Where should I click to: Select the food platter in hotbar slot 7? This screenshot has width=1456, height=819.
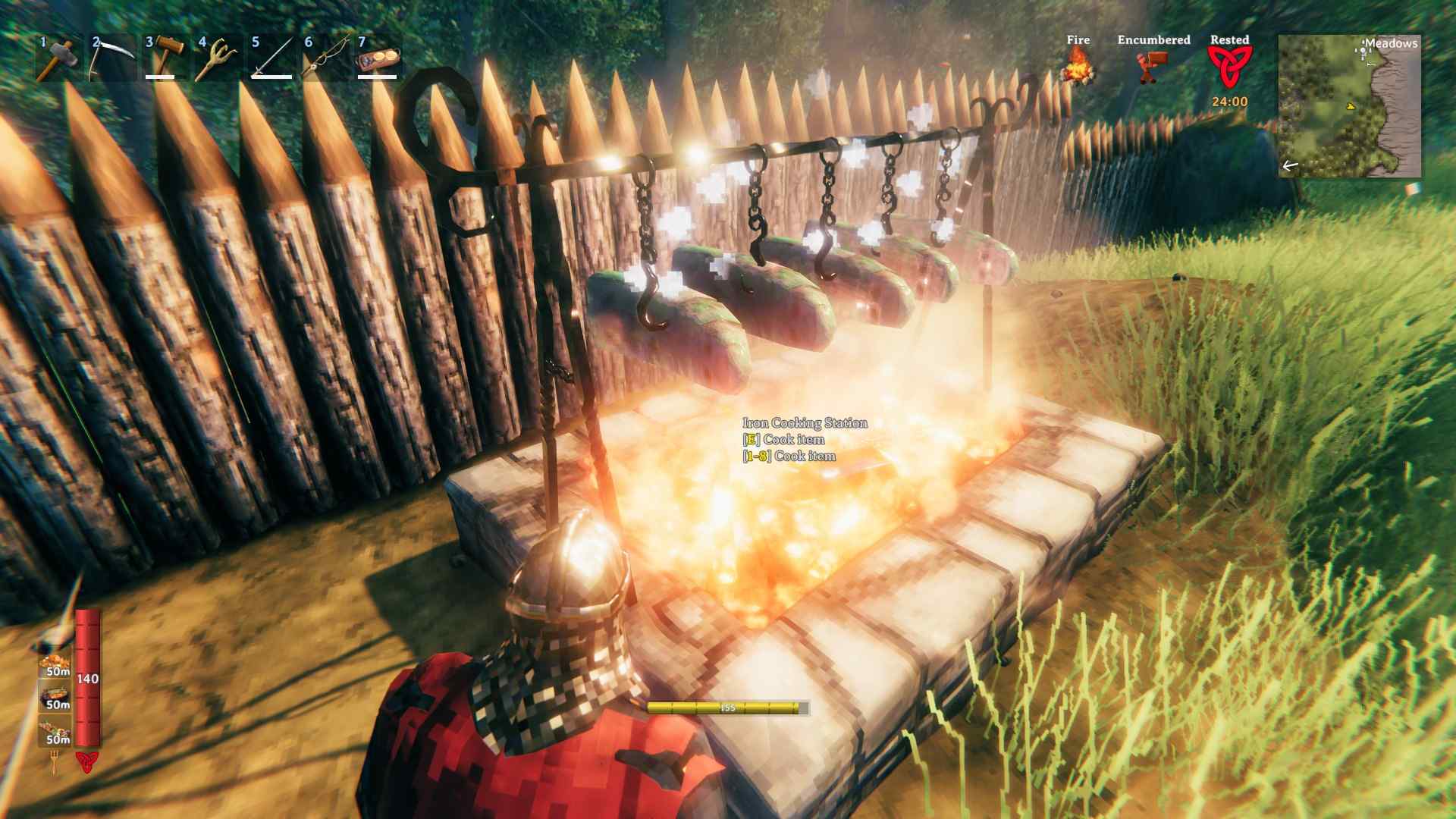[x=377, y=58]
